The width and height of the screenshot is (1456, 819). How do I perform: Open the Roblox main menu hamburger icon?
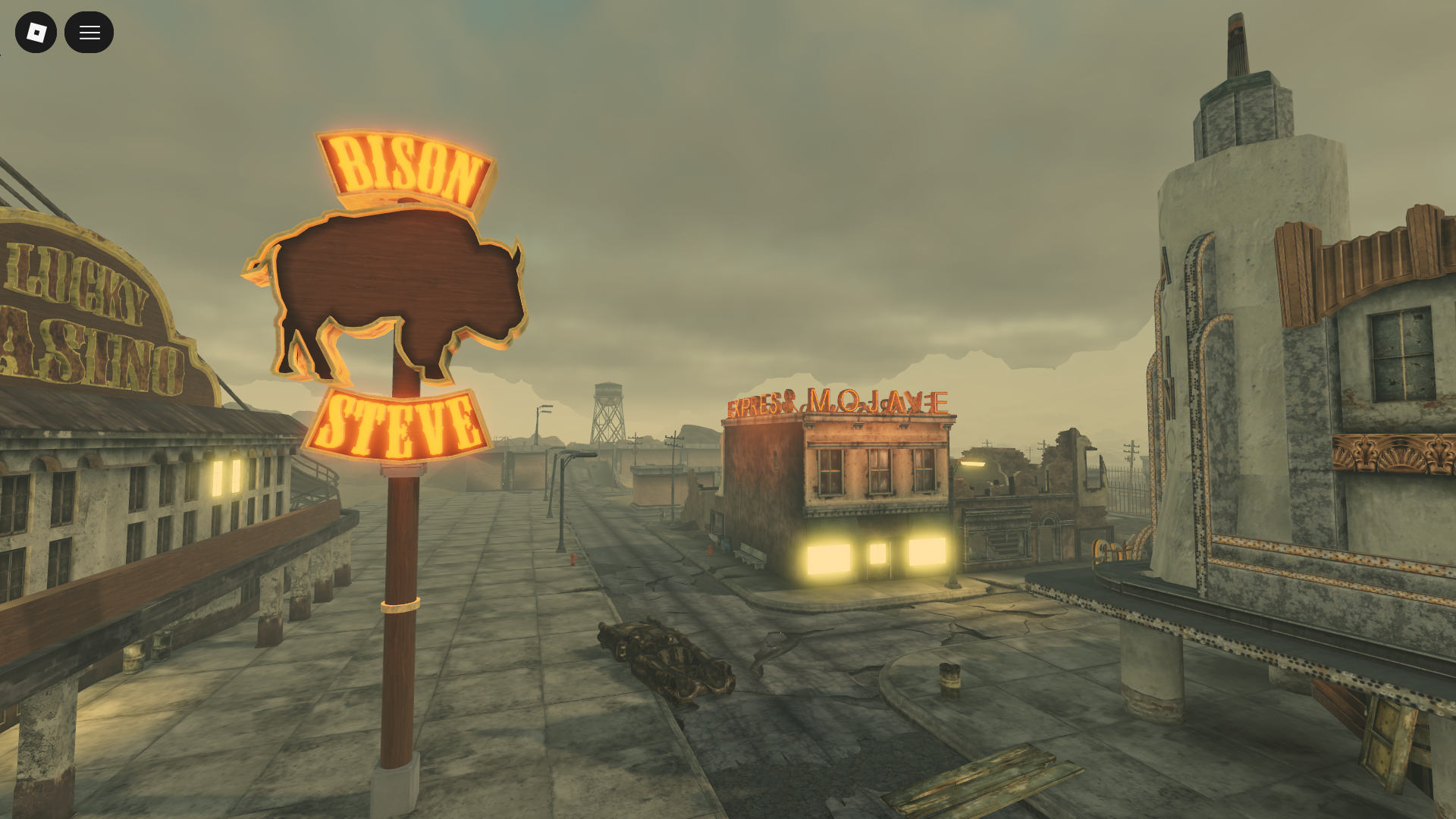pos(89,32)
